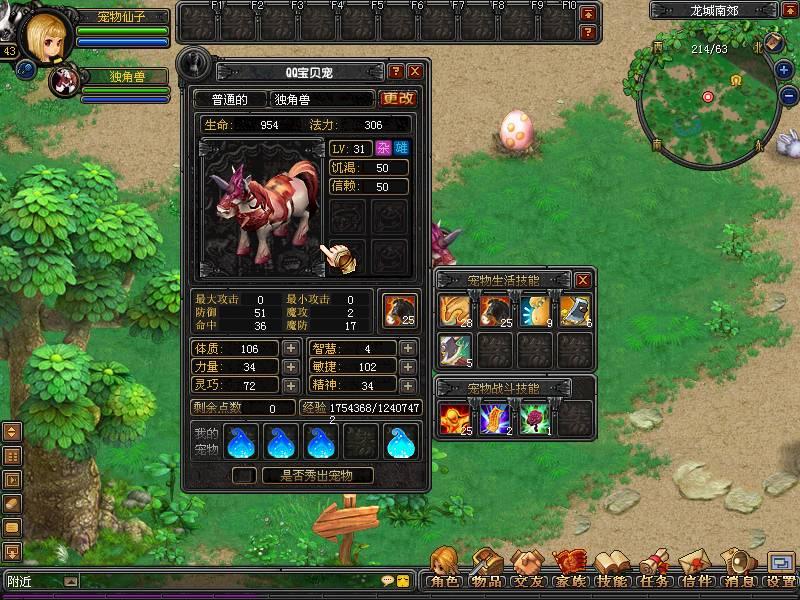Add a point to 智慧

(407, 349)
